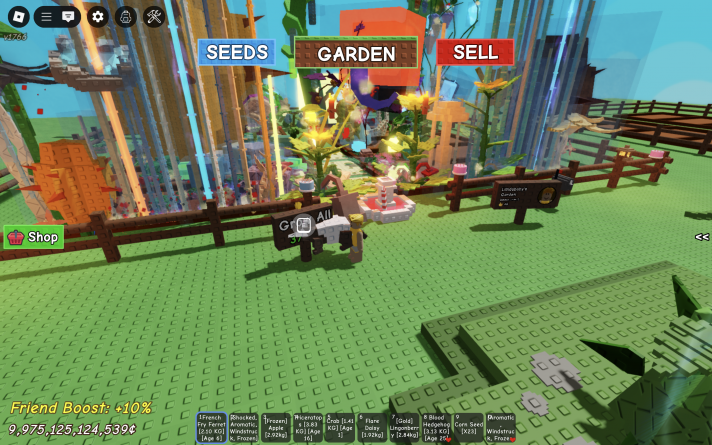
Task: Select the Gold Lingonberry slot
Action: point(404,428)
